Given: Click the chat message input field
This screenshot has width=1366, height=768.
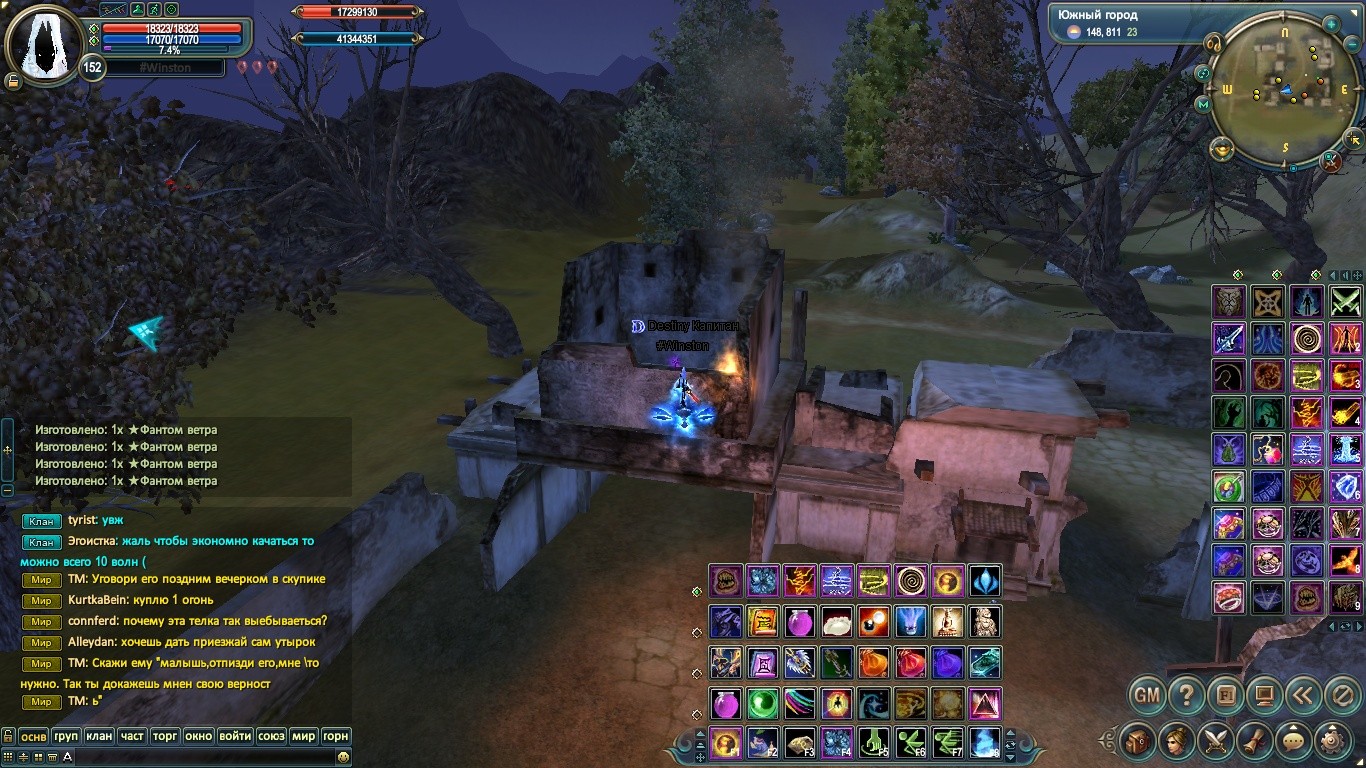Looking at the screenshot, I should (200, 757).
